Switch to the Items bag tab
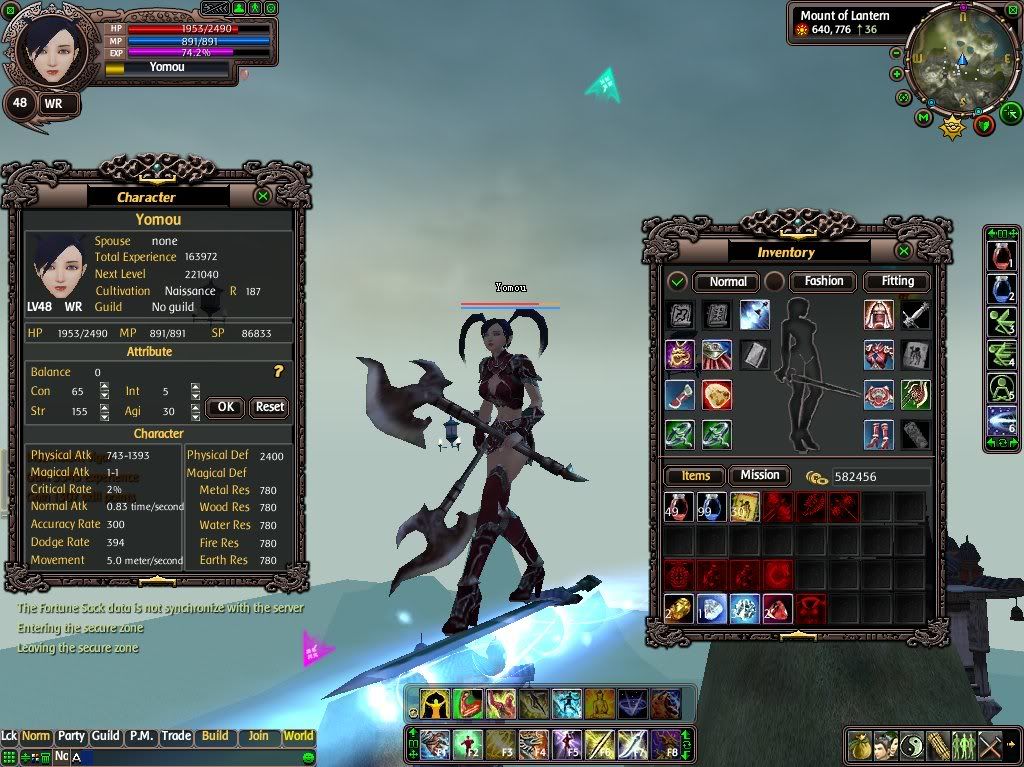 click(695, 476)
